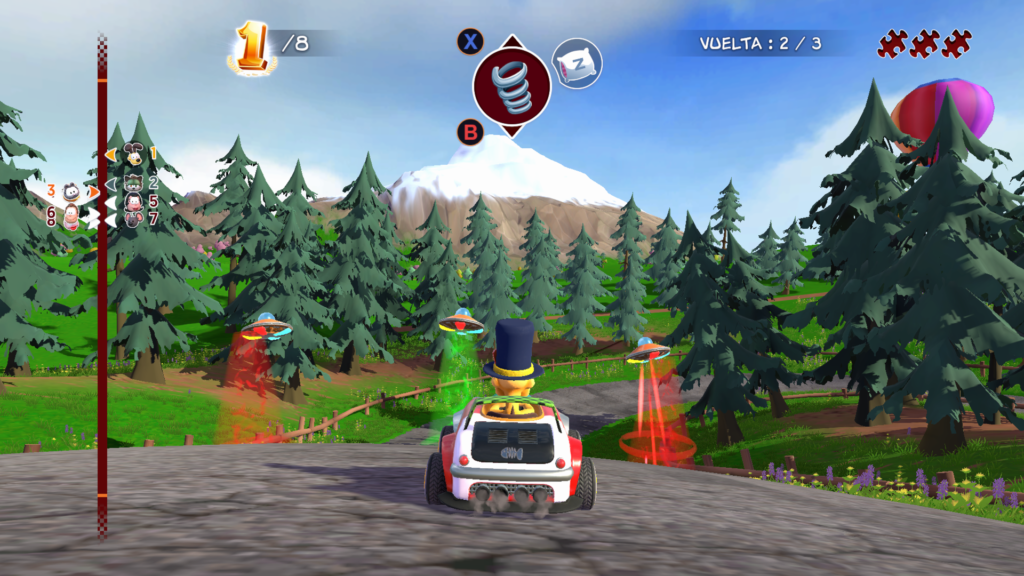Select the pillow item in the secondary slot

(577, 64)
